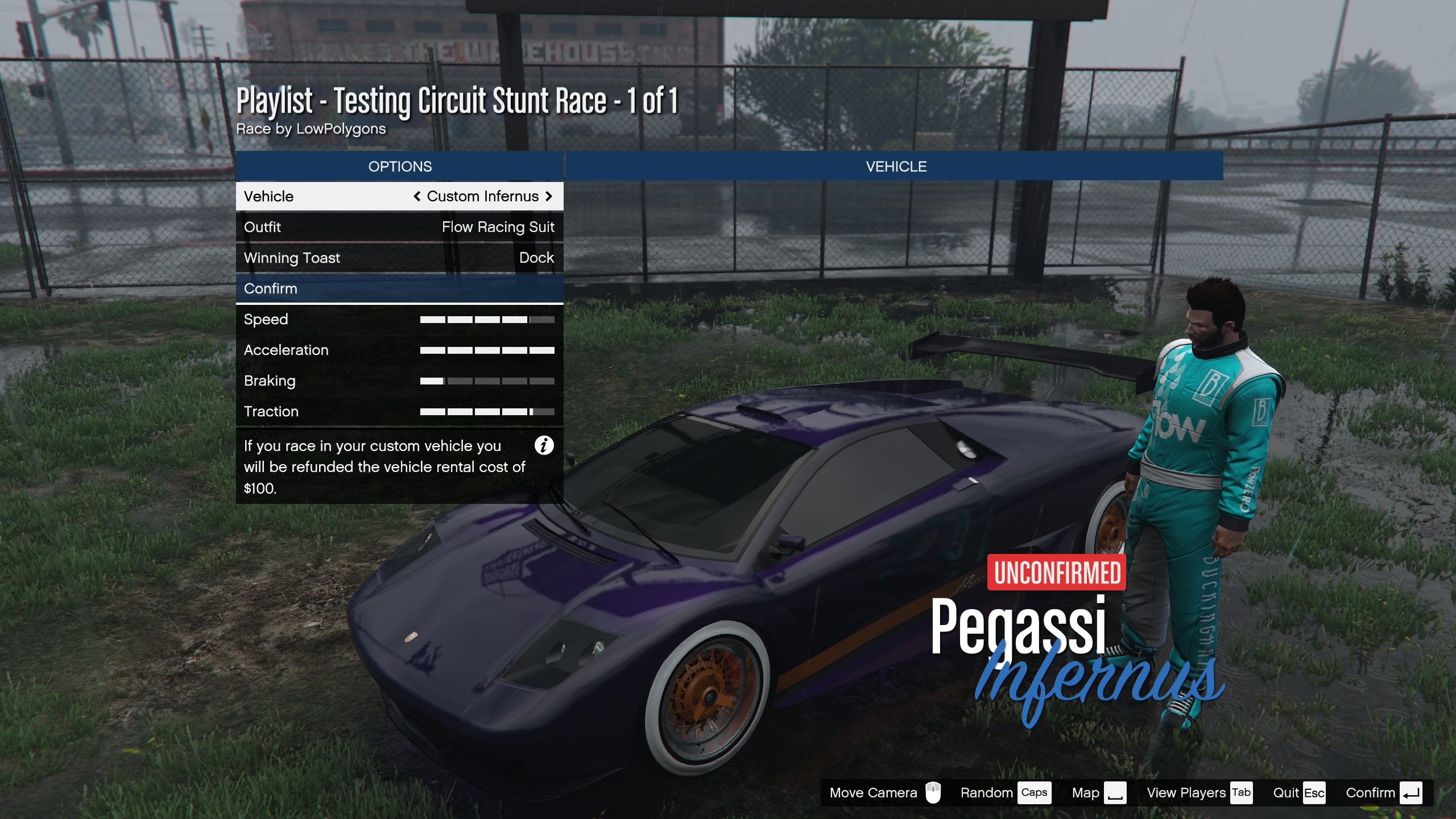
Task: Choose the Outfit row showing Flow Racing Suit
Action: 399,227
